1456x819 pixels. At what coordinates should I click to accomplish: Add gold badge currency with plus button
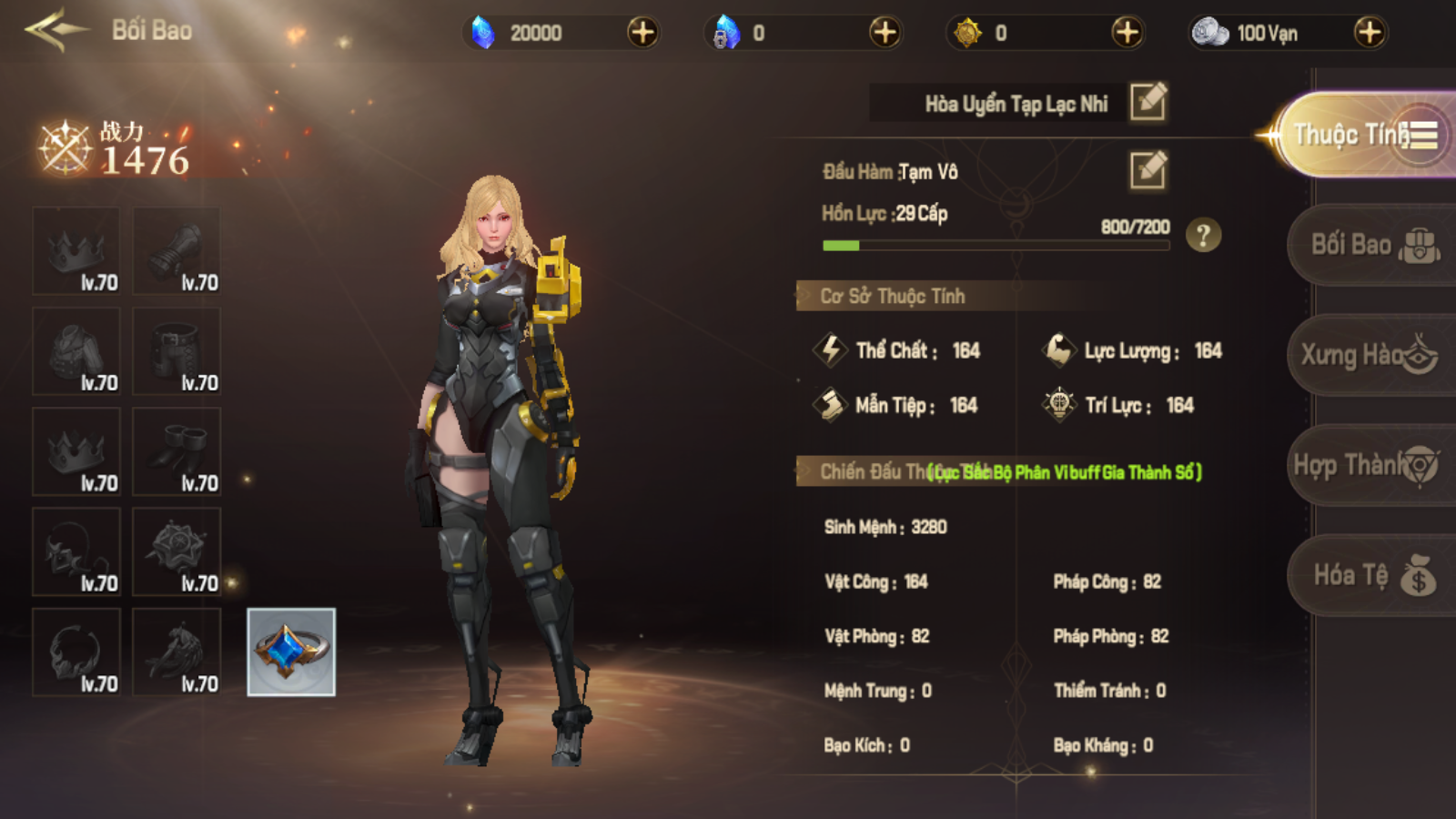click(x=1127, y=33)
